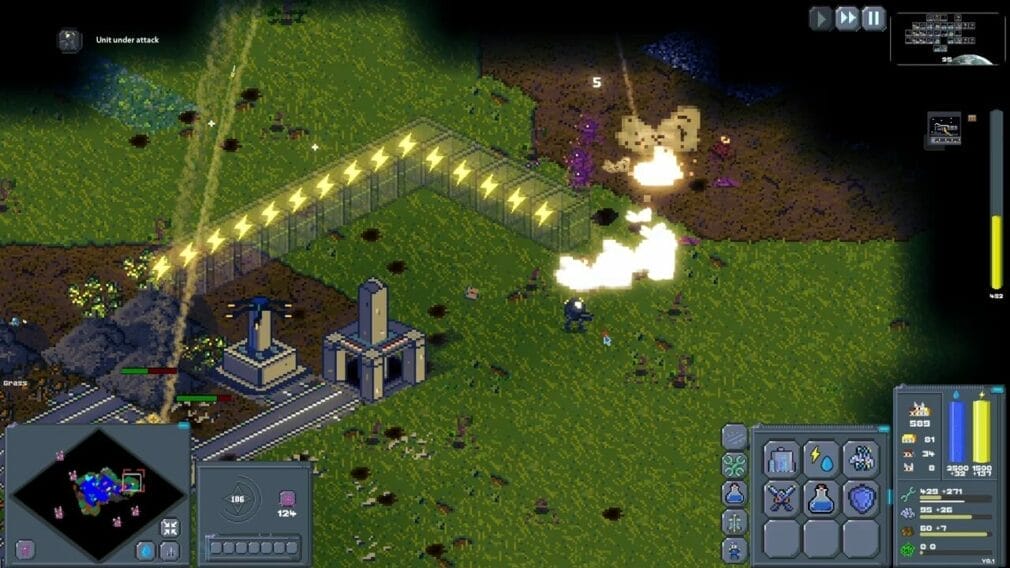Select the blue potion side button

[734, 493]
